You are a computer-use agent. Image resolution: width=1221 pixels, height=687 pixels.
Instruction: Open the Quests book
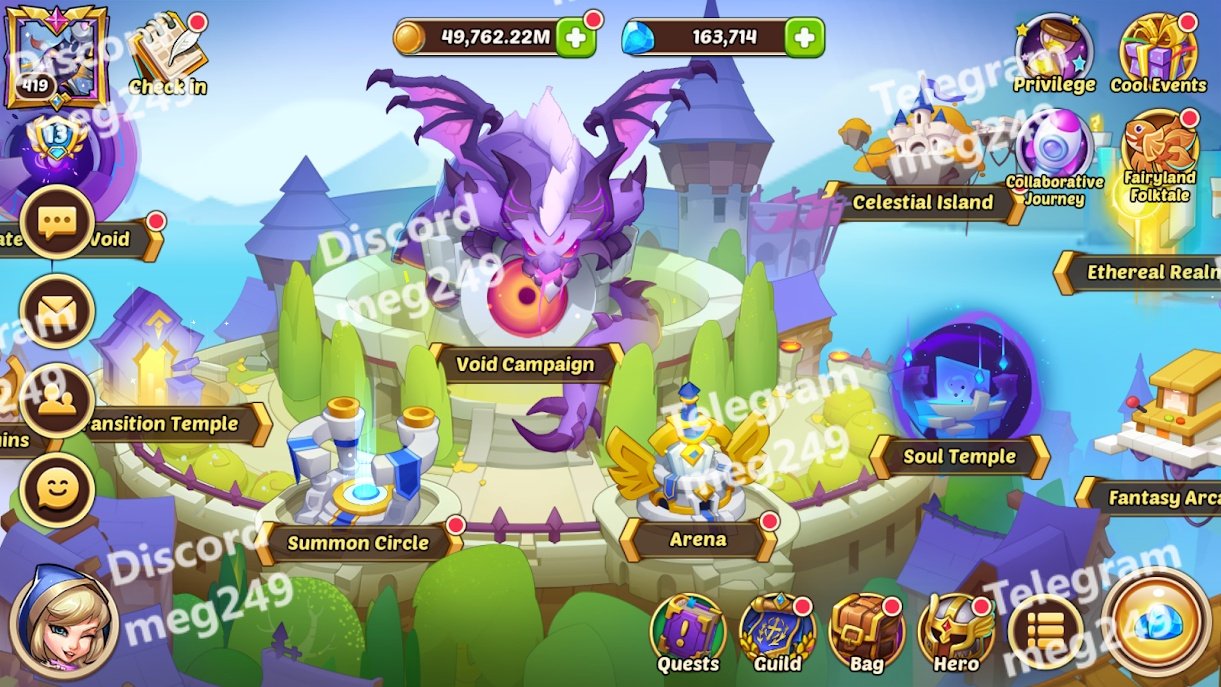click(687, 632)
